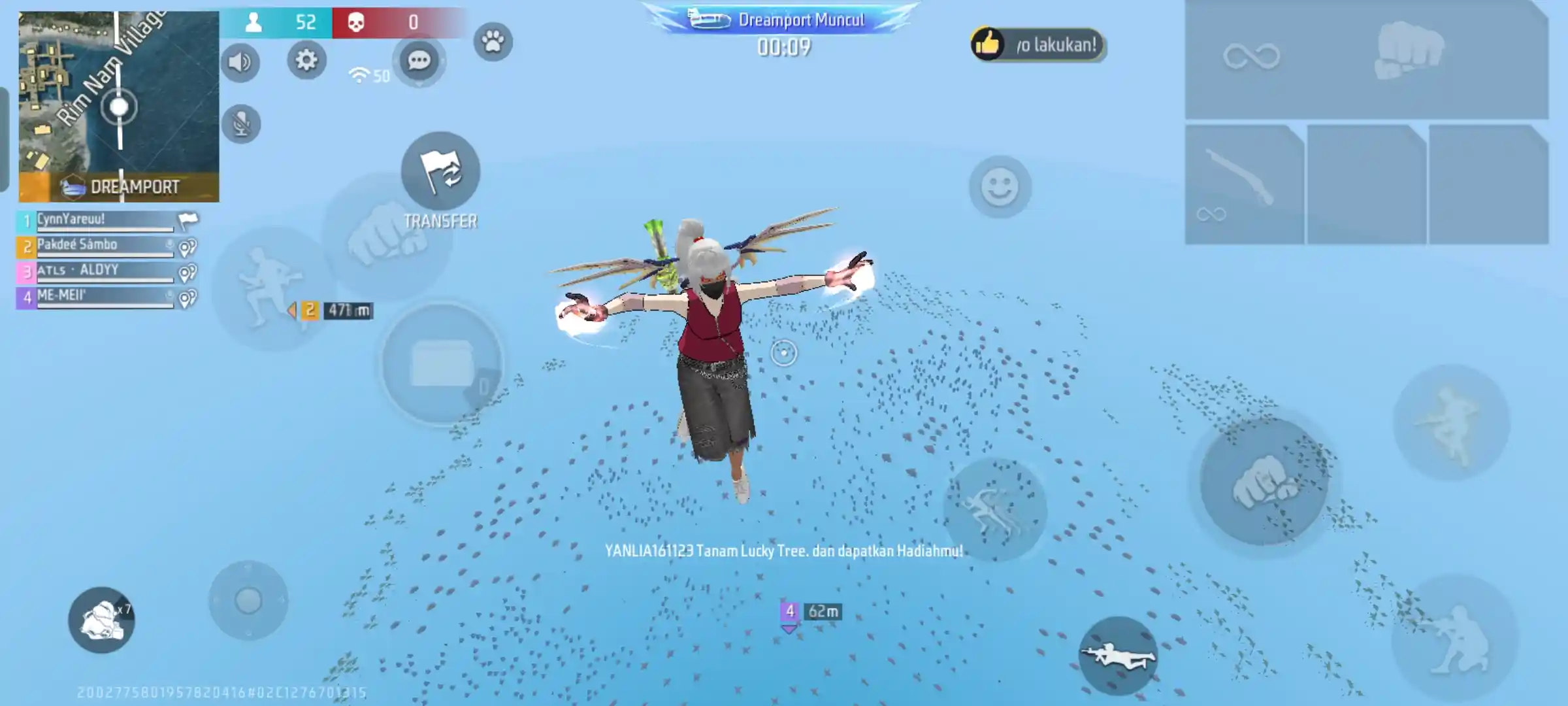Open the chat bubble messages
Screen dimensions: 1568x706
click(x=419, y=61)
